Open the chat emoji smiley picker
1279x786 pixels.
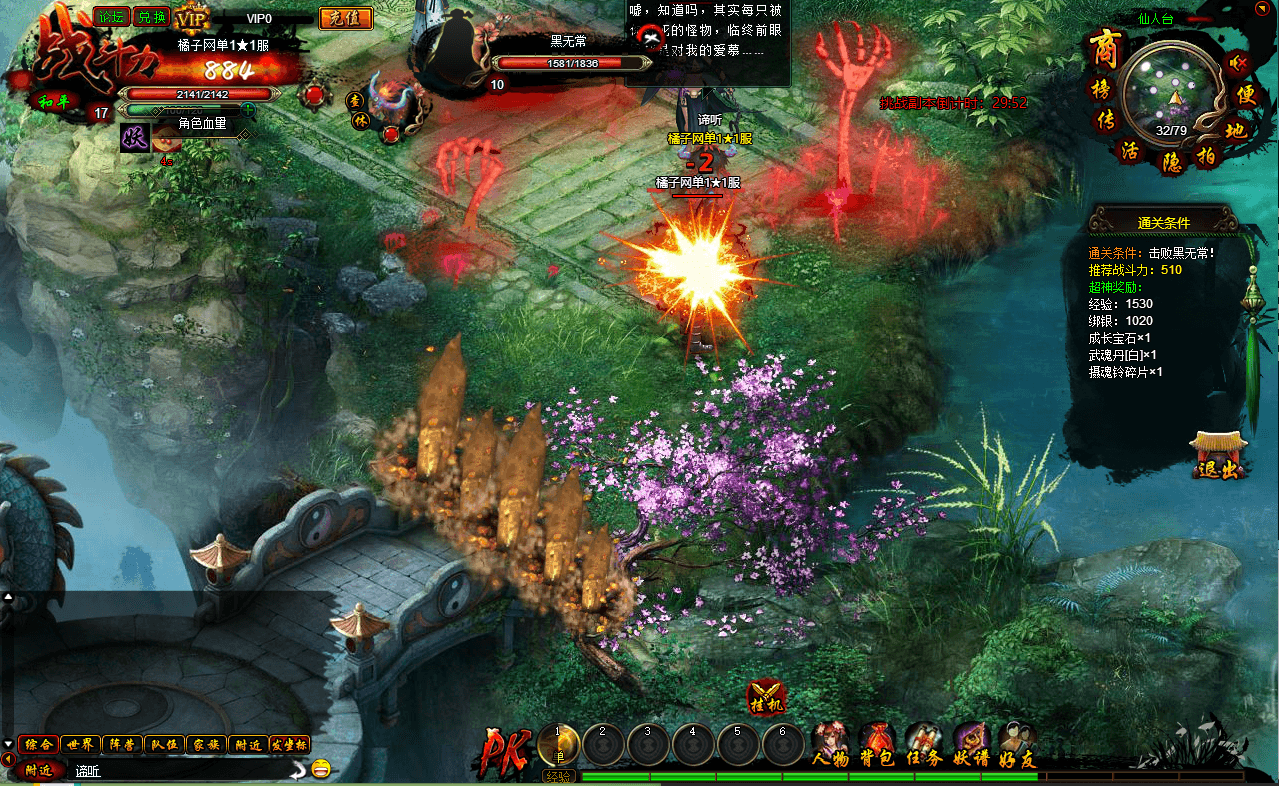click(x=321, y=769)
